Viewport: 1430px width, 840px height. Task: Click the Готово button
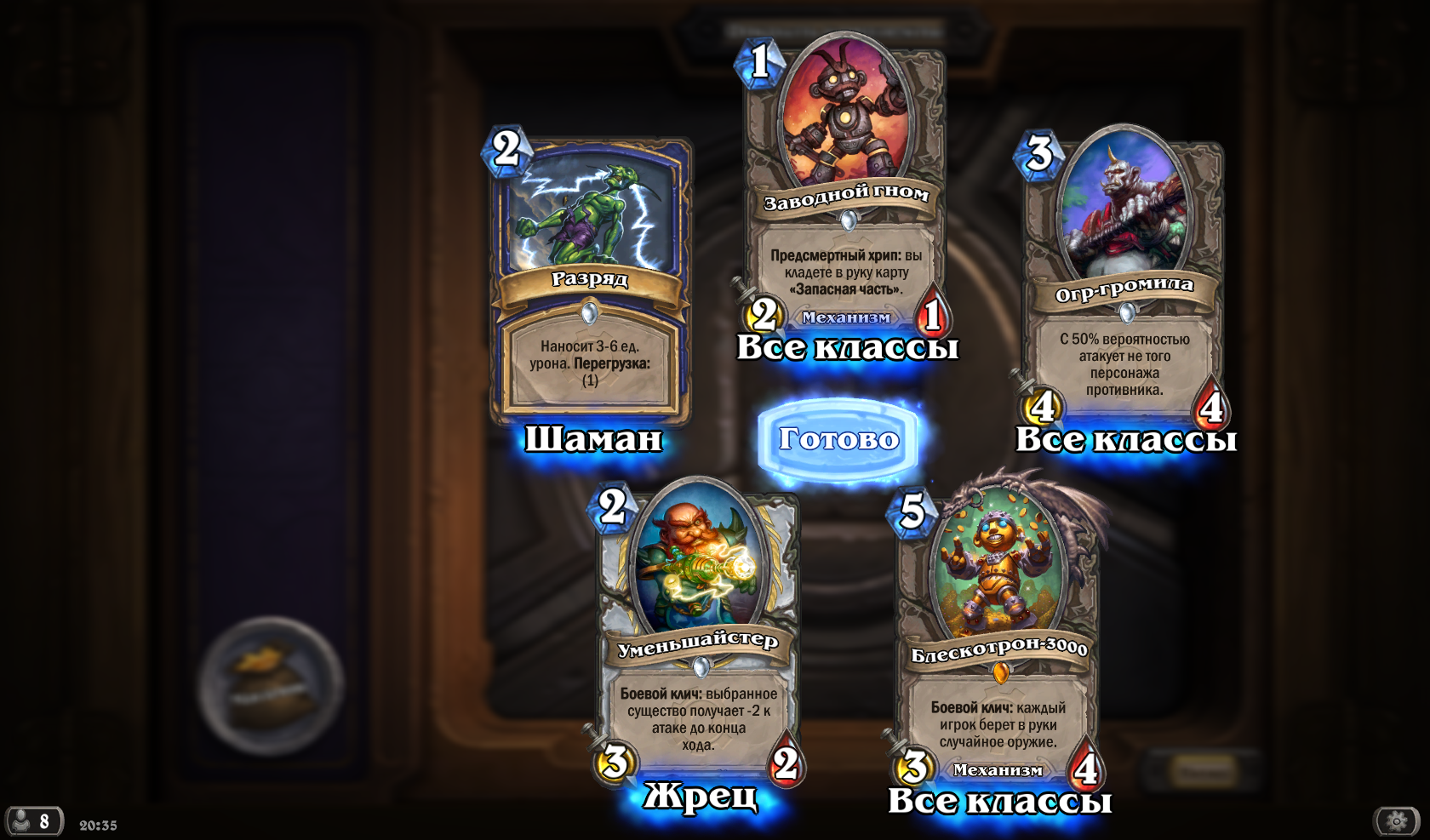click(x=838, y=439)
